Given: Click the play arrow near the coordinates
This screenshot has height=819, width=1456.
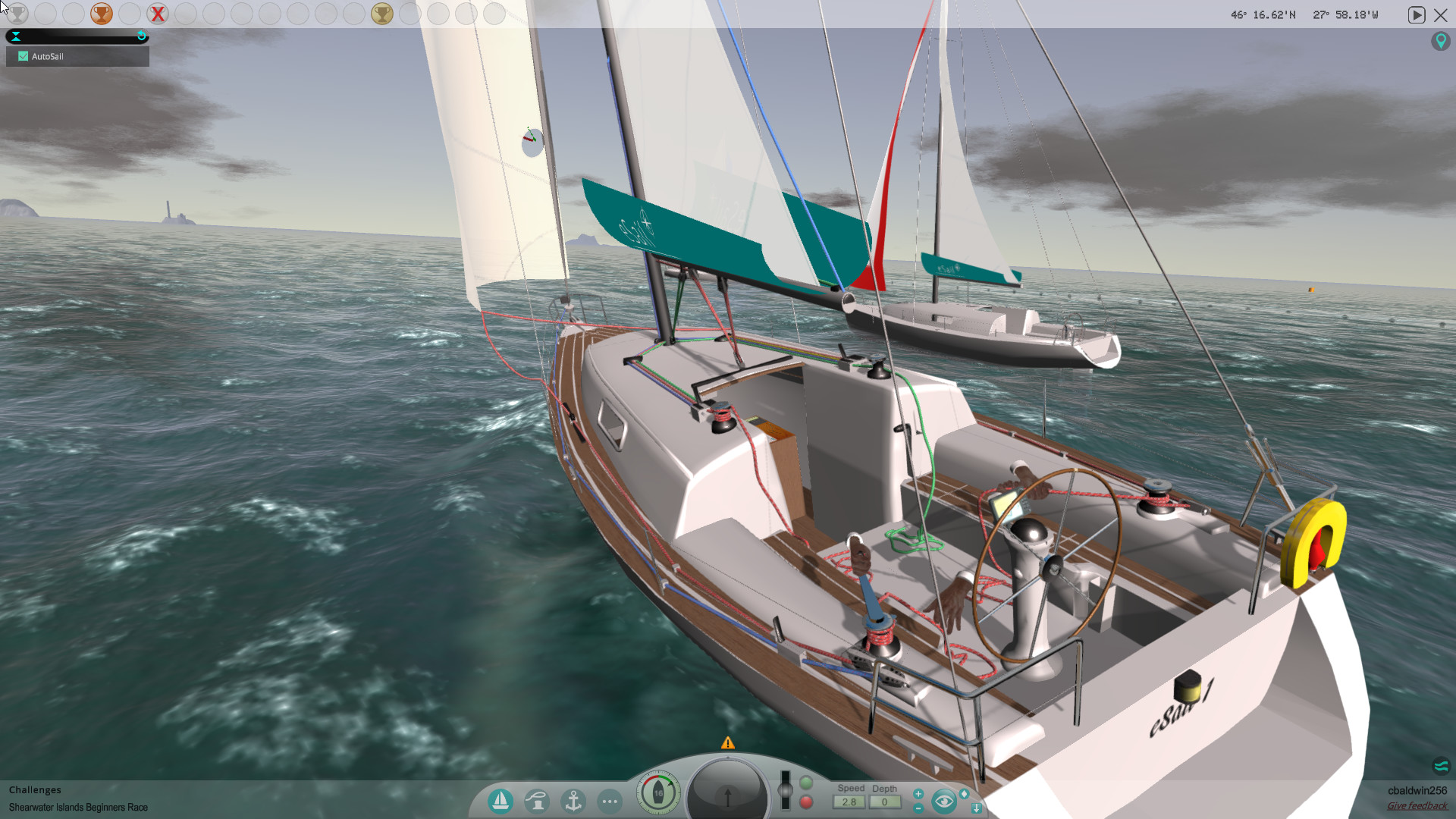Looking at the screenshot, I should point(1417,14).
